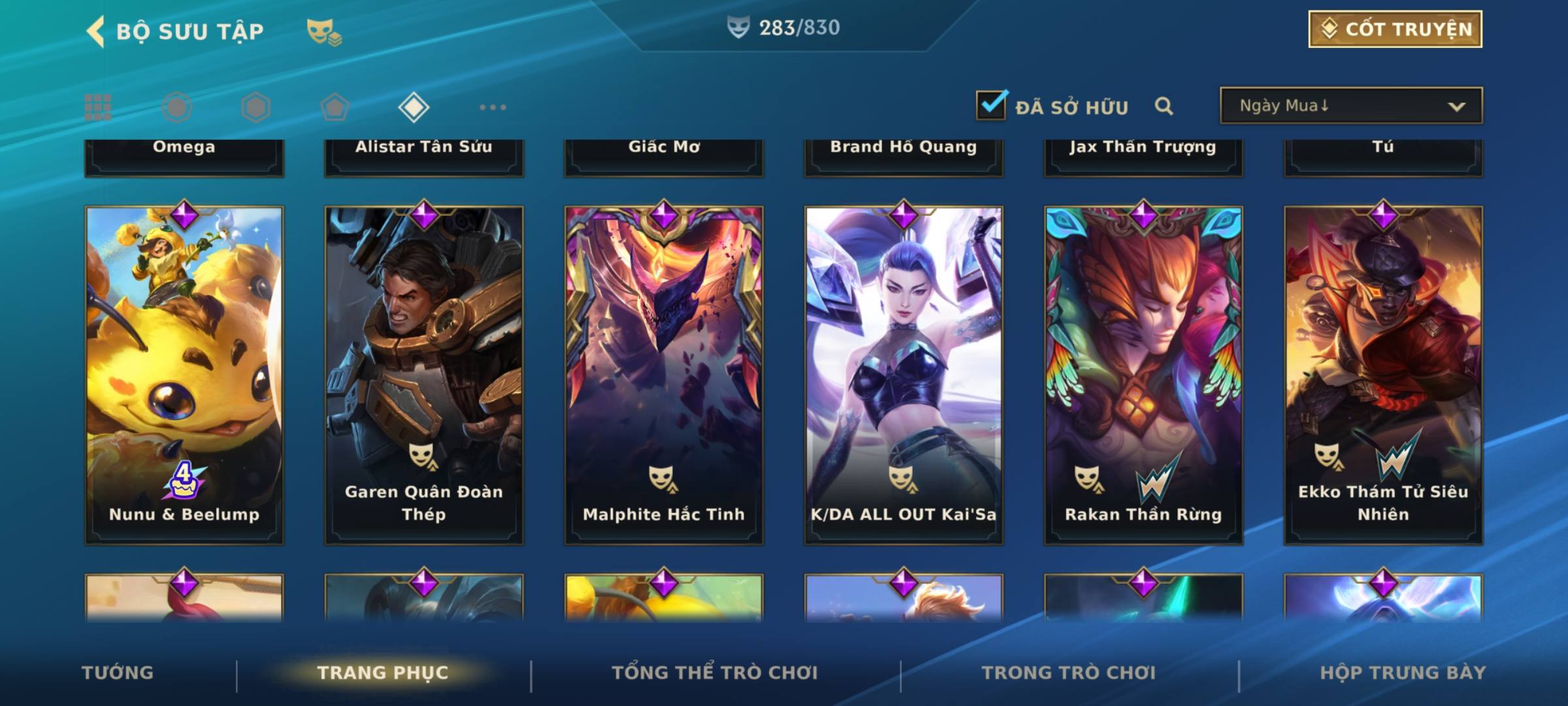Open the Ngày Mua sort dropdown

click(1350, 106)
